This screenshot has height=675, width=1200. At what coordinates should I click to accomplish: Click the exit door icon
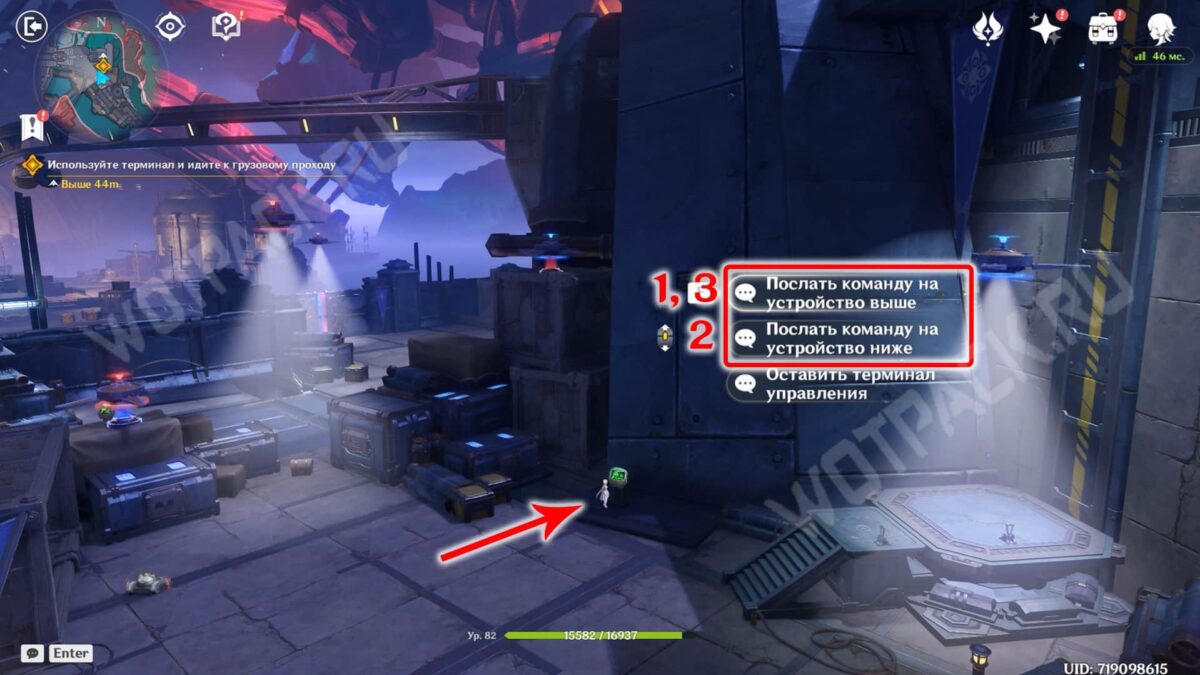click(x=33, y=25)
